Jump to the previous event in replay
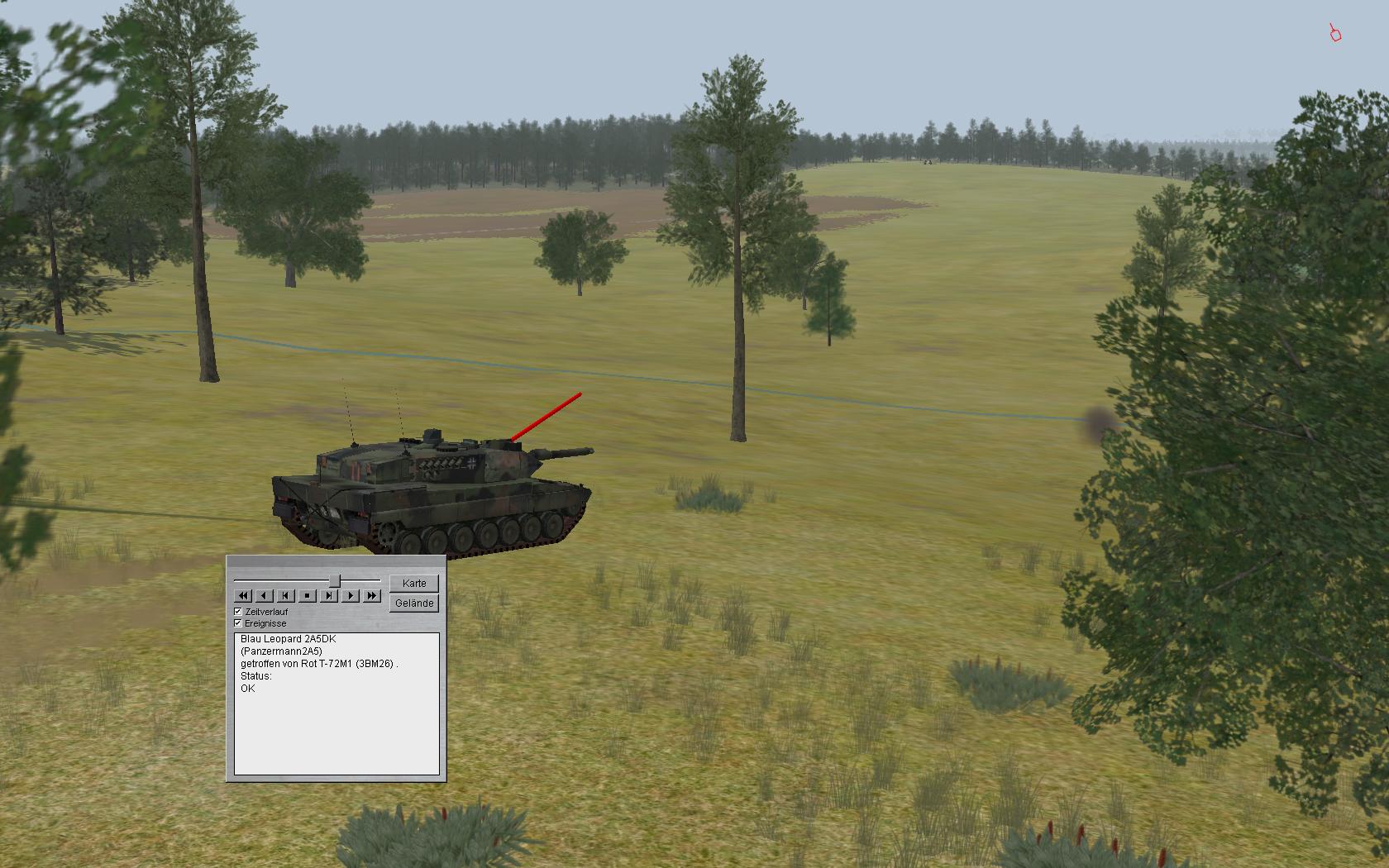 pyautogui.click(x=286, y=595)
